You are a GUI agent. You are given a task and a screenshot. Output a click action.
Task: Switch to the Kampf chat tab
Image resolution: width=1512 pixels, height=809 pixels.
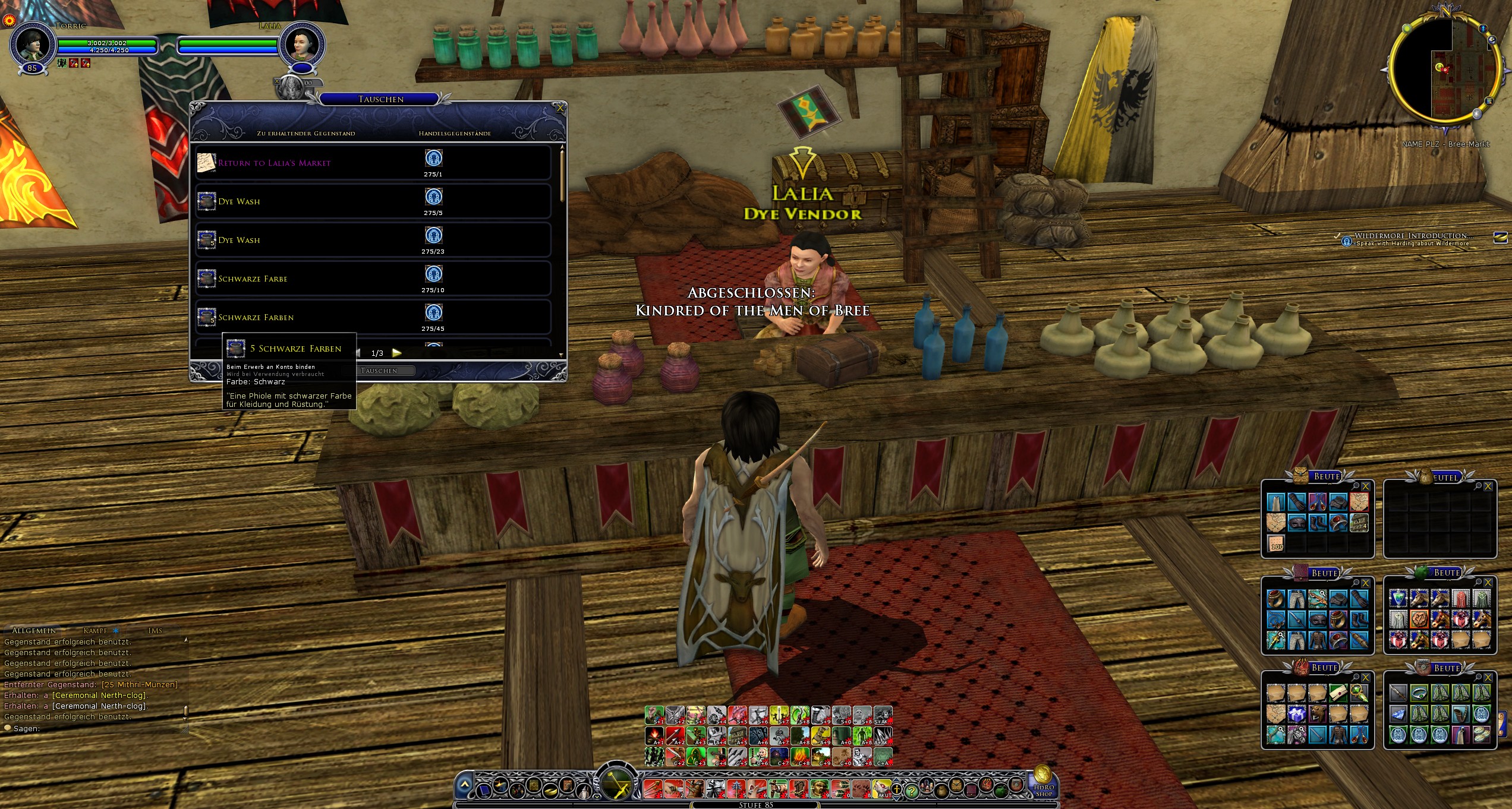(x=96, y=631)
